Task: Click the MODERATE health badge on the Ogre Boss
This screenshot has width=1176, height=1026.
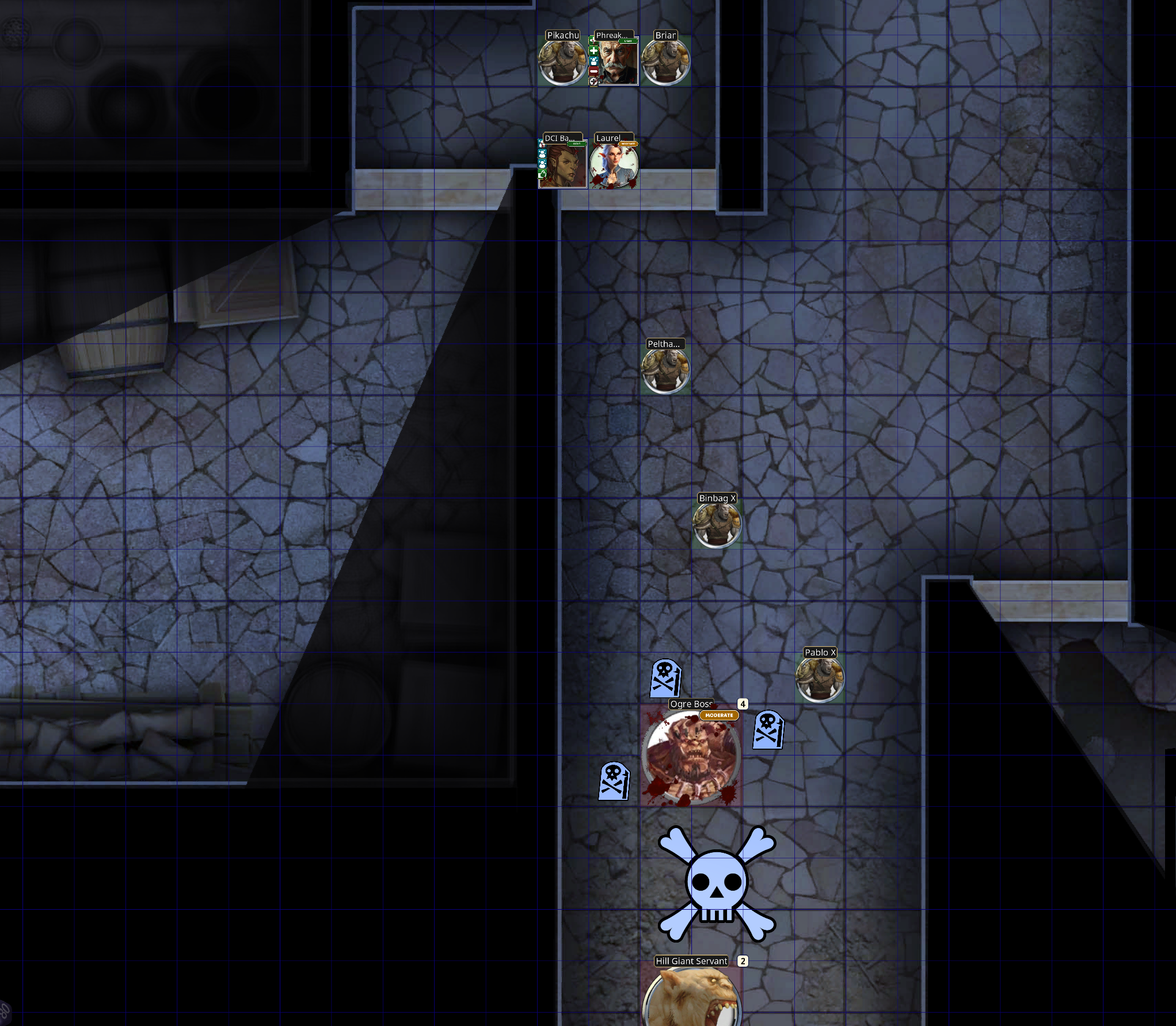Action: (x=719, y=715)
